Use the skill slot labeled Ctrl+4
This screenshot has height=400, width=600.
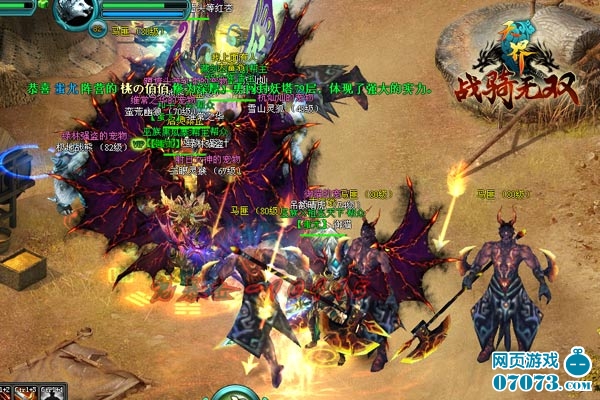pos(50,391)
